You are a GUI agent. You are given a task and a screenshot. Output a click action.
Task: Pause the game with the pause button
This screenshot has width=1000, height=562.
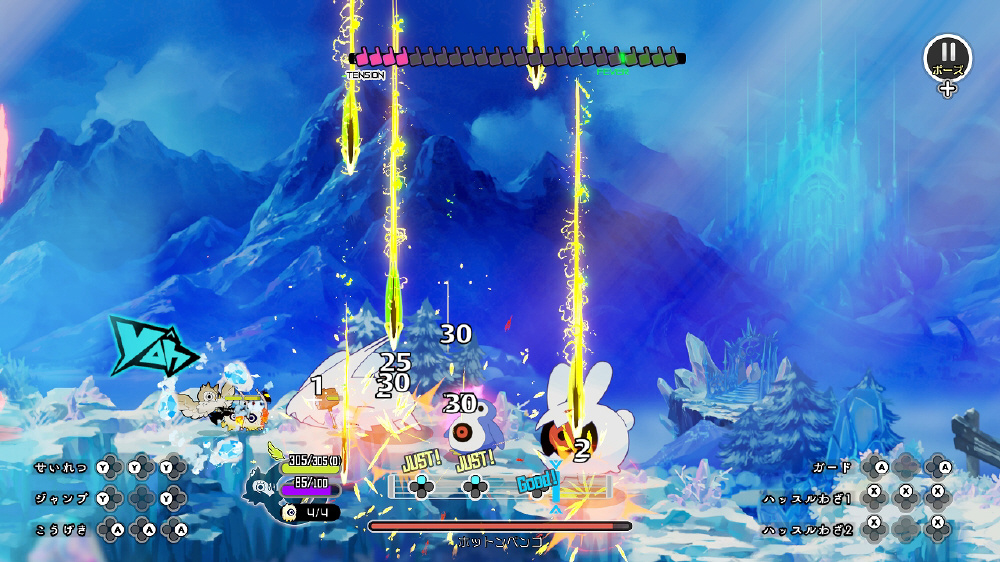click(946, 56)
